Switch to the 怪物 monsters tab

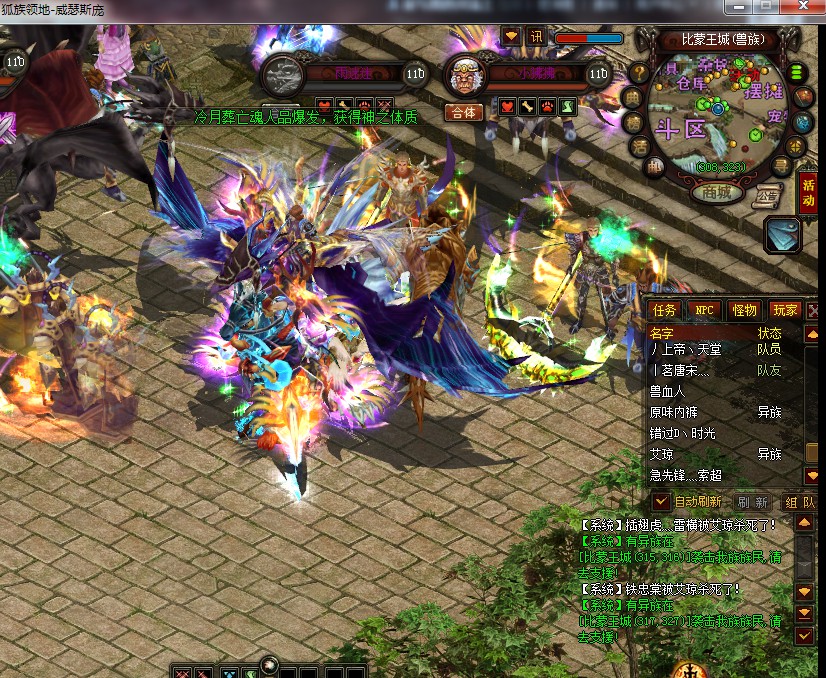[x=744, y=310]
